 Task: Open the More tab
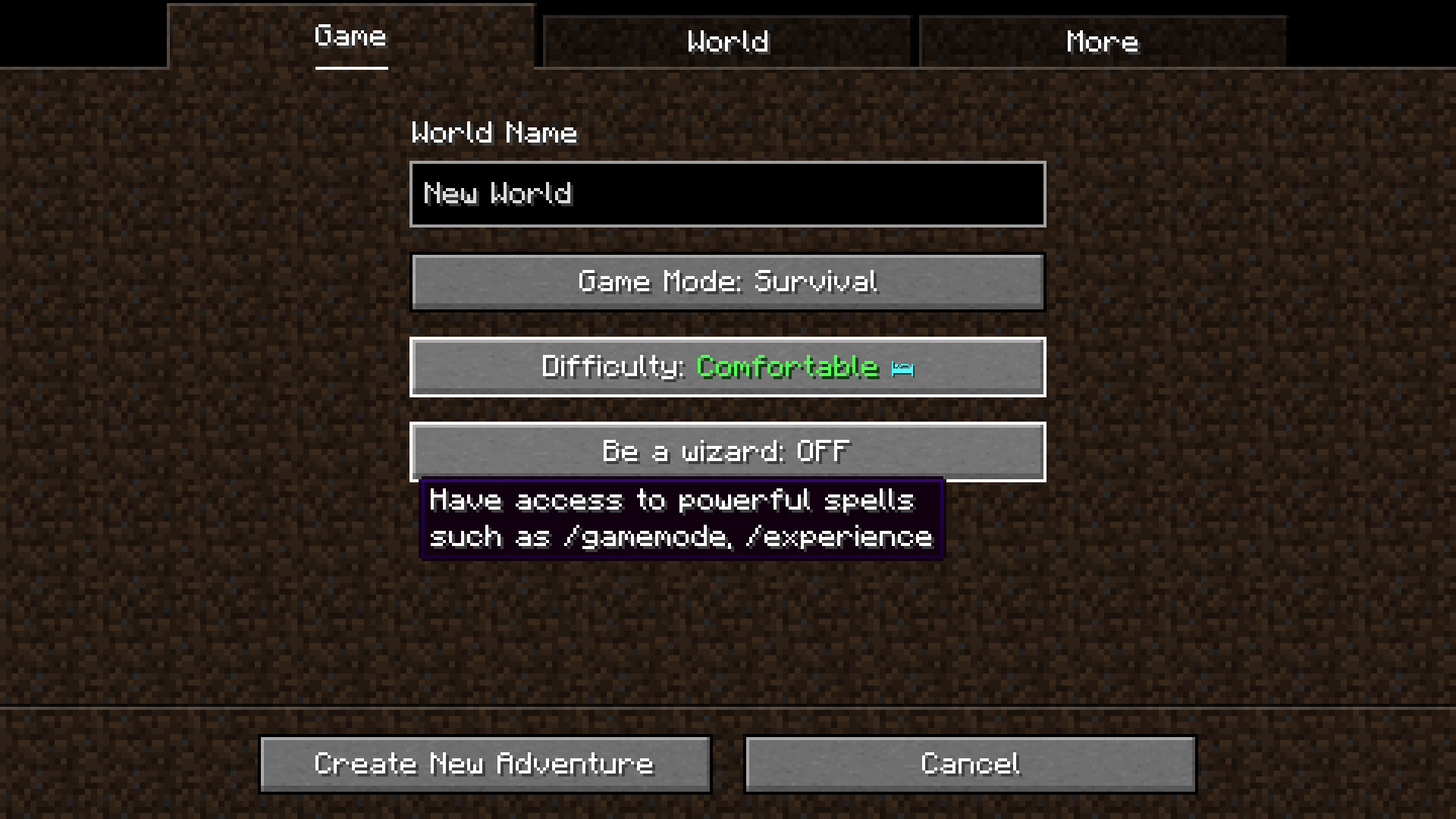[x=1101, y=42]
